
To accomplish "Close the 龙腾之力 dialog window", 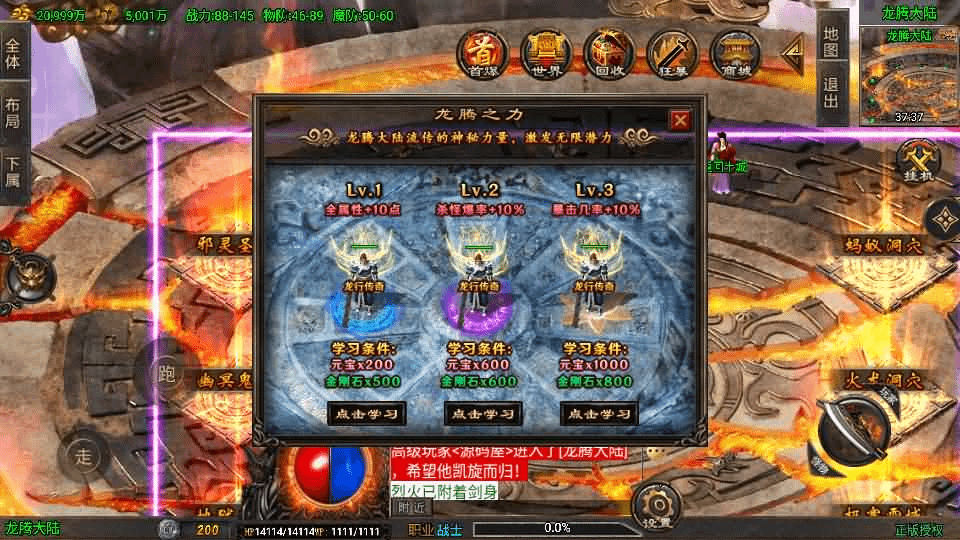I will (680, 120).
